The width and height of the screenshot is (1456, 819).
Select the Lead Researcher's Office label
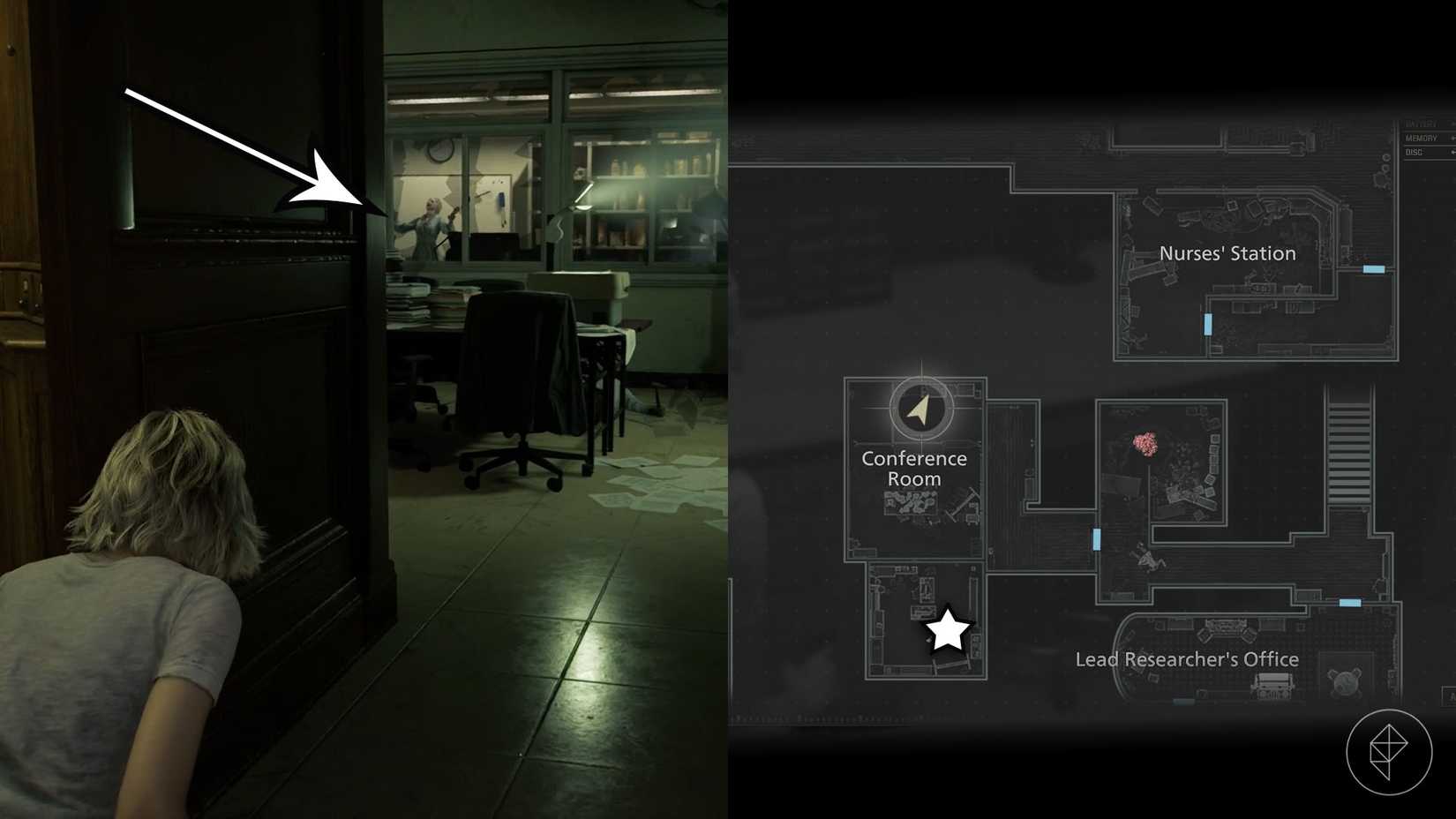pos(1187,659)
